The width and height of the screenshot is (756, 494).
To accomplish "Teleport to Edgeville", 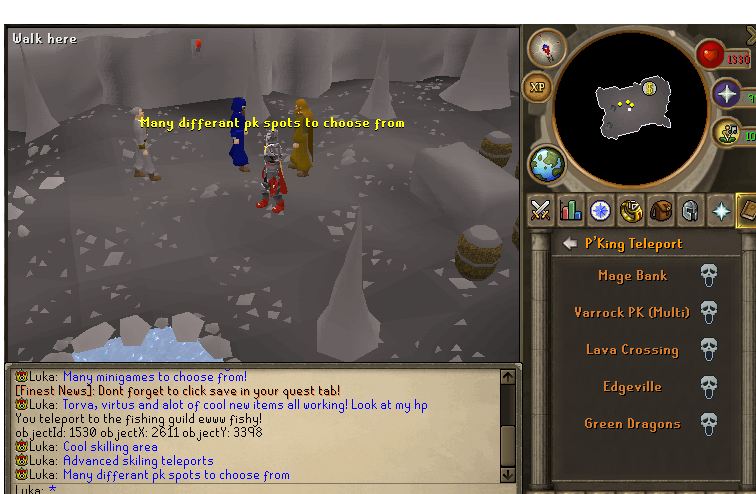I will [x=632, y=387].
